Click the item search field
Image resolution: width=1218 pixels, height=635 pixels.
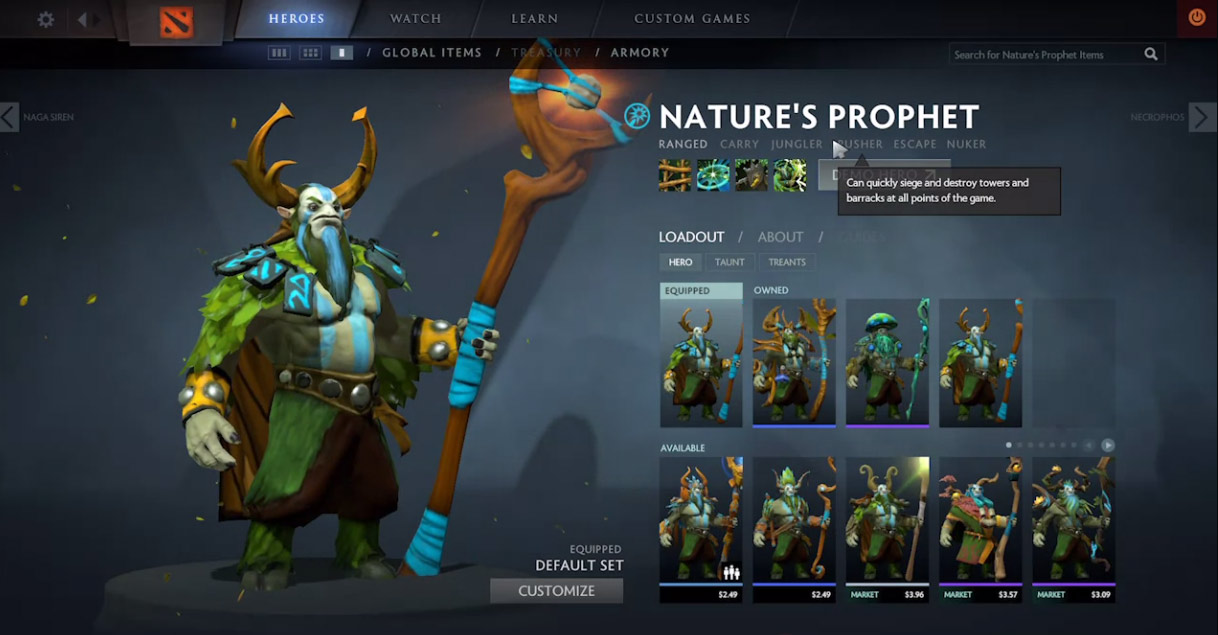(x=1045, y=55)
